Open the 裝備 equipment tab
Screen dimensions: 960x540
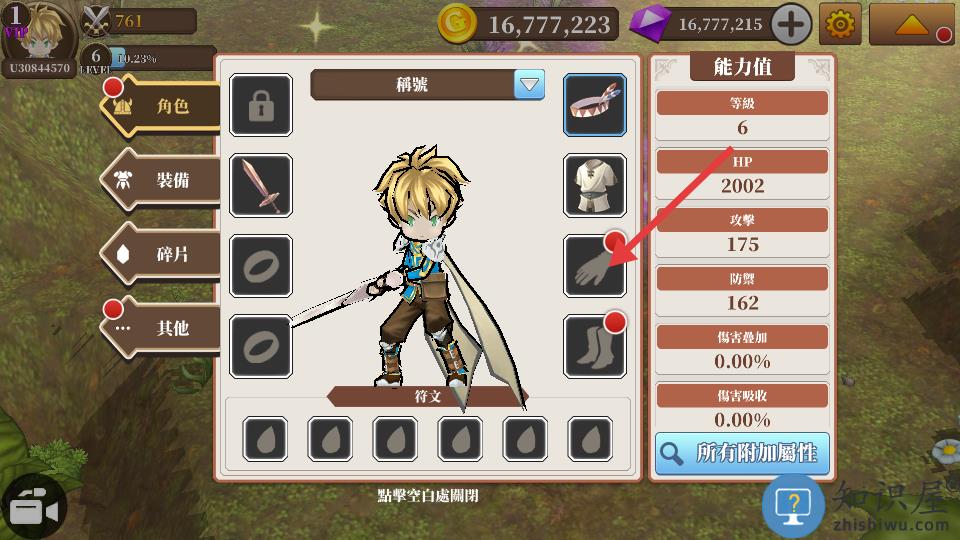click(x=162, y=181)
